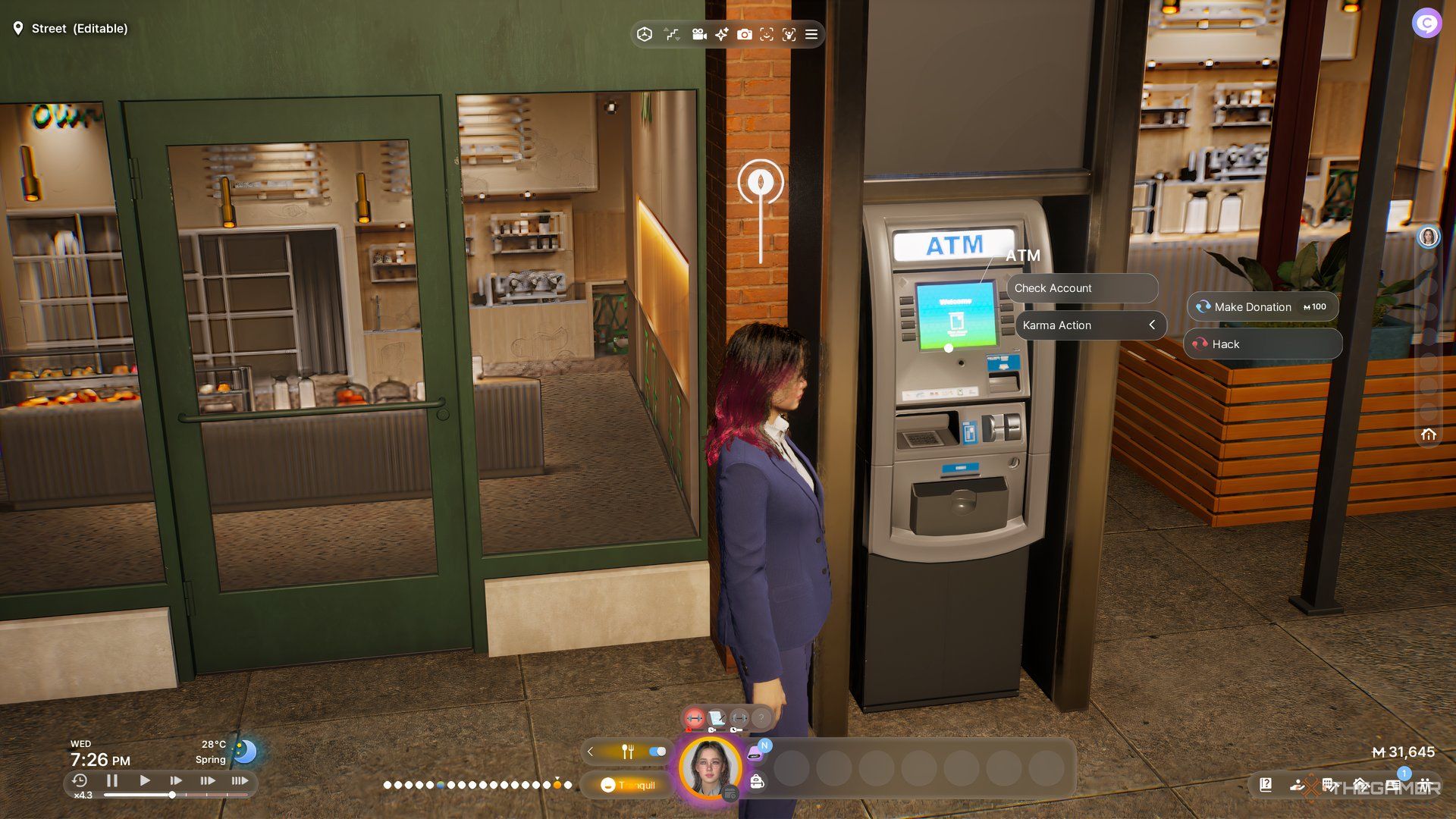Open the hamburger menu in the top toolbar
This screenshot has height=819, width=1456.
tap(811, 34)
